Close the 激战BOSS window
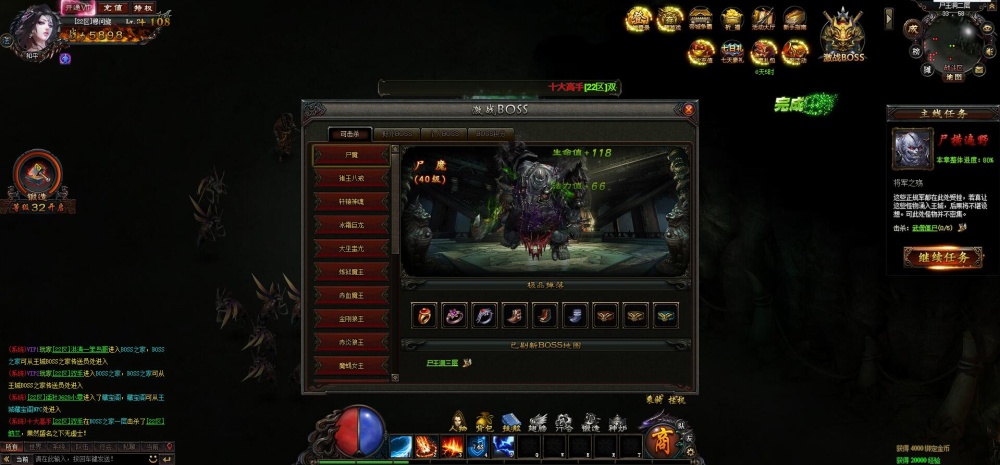Image resolution: width=1000 pixels, height=465 pixels. pyautogui.click(x=688, y=108)
